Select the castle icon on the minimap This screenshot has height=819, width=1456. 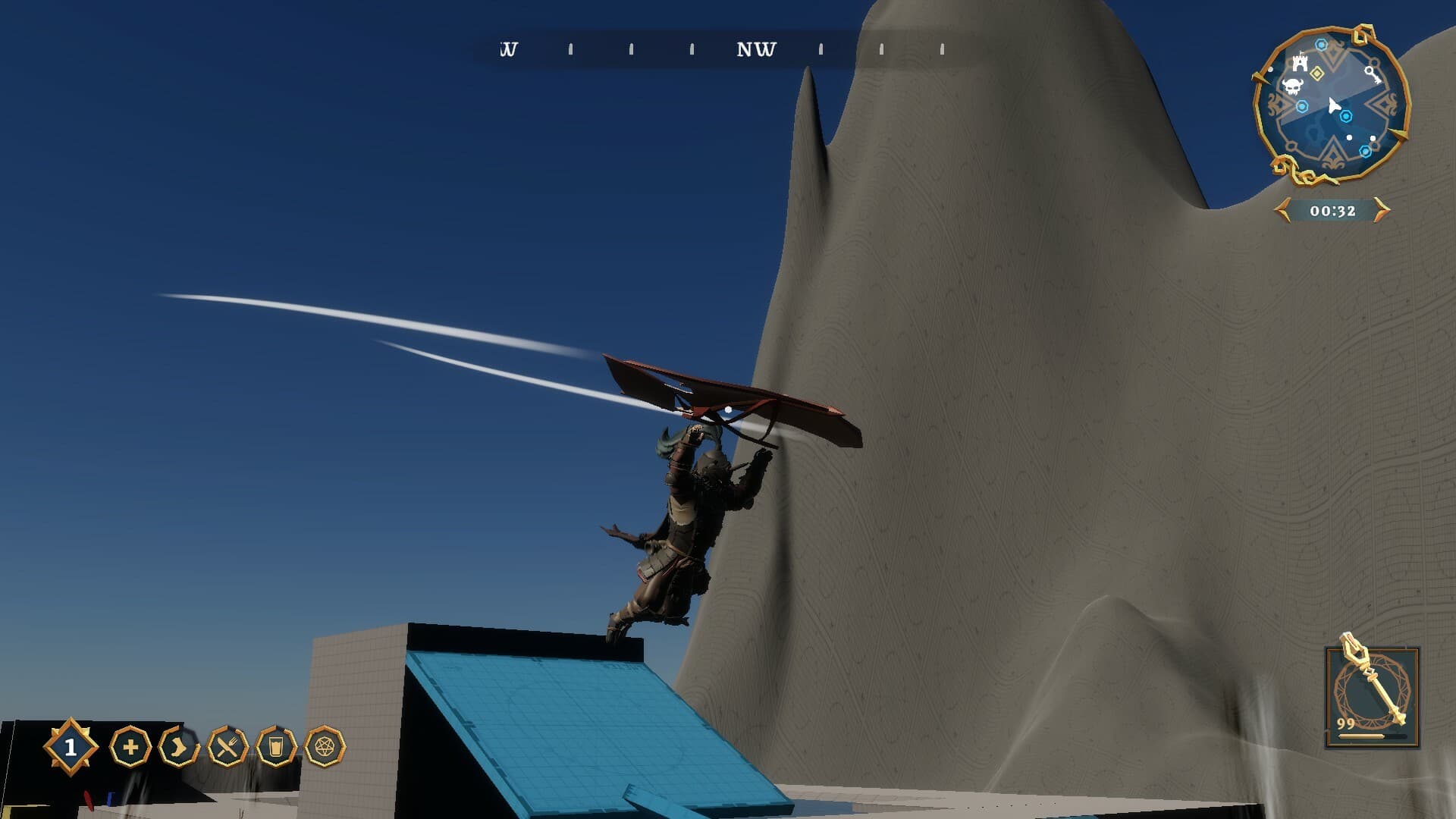(x=1300, y=63)
